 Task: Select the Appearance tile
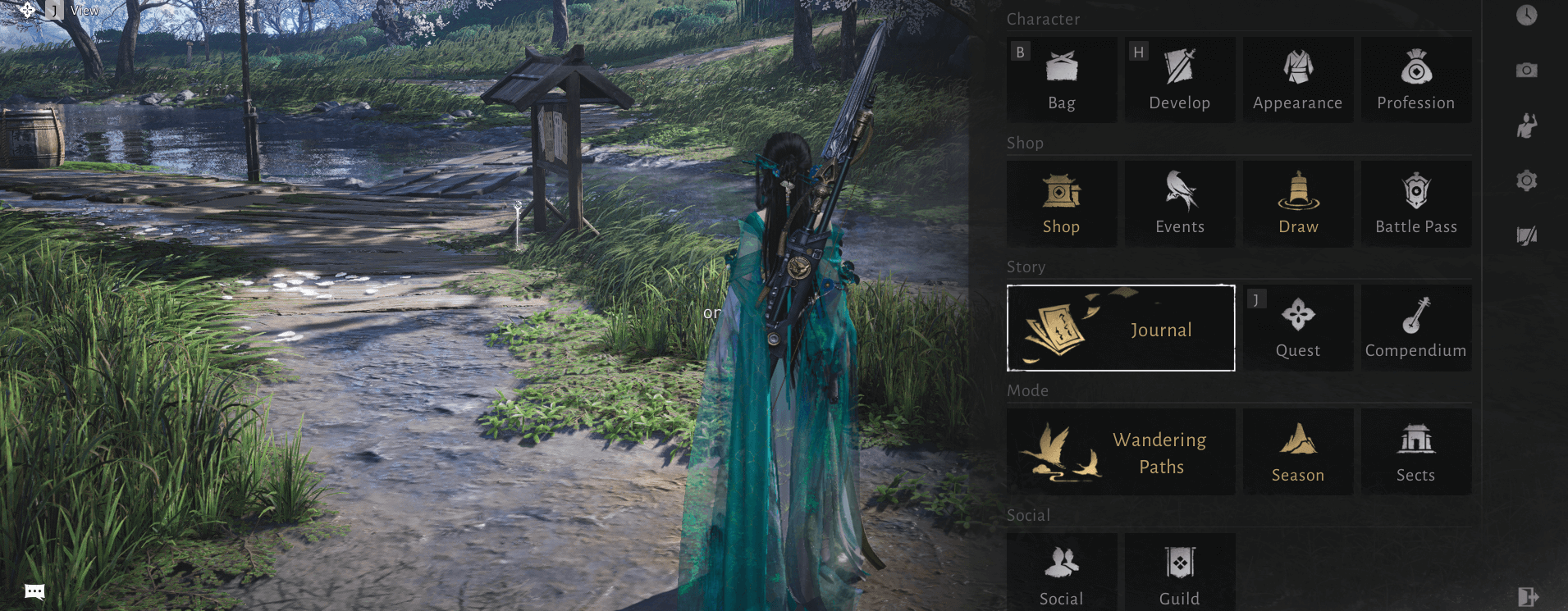tap(1297, 80)
